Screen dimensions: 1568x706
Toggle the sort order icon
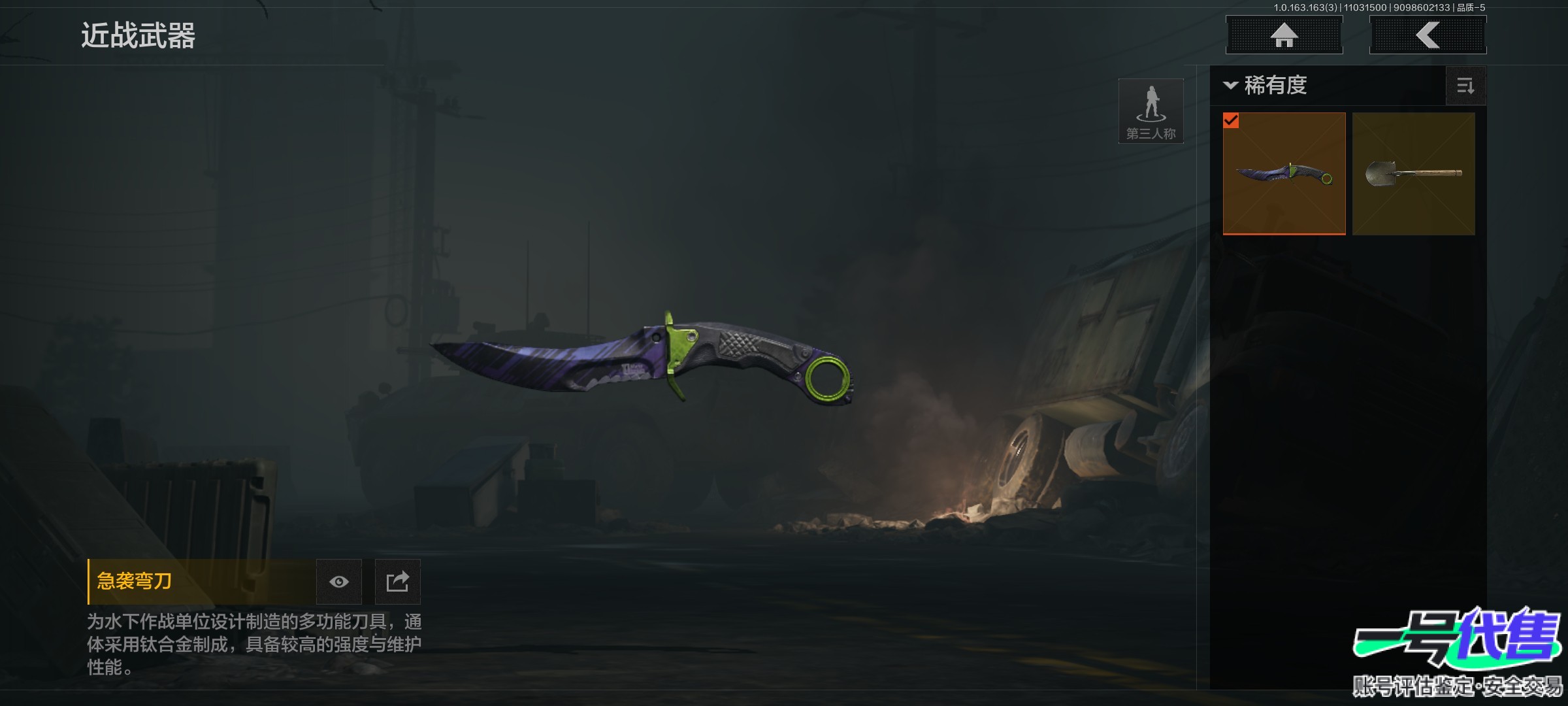click(x=1465, y=86)
